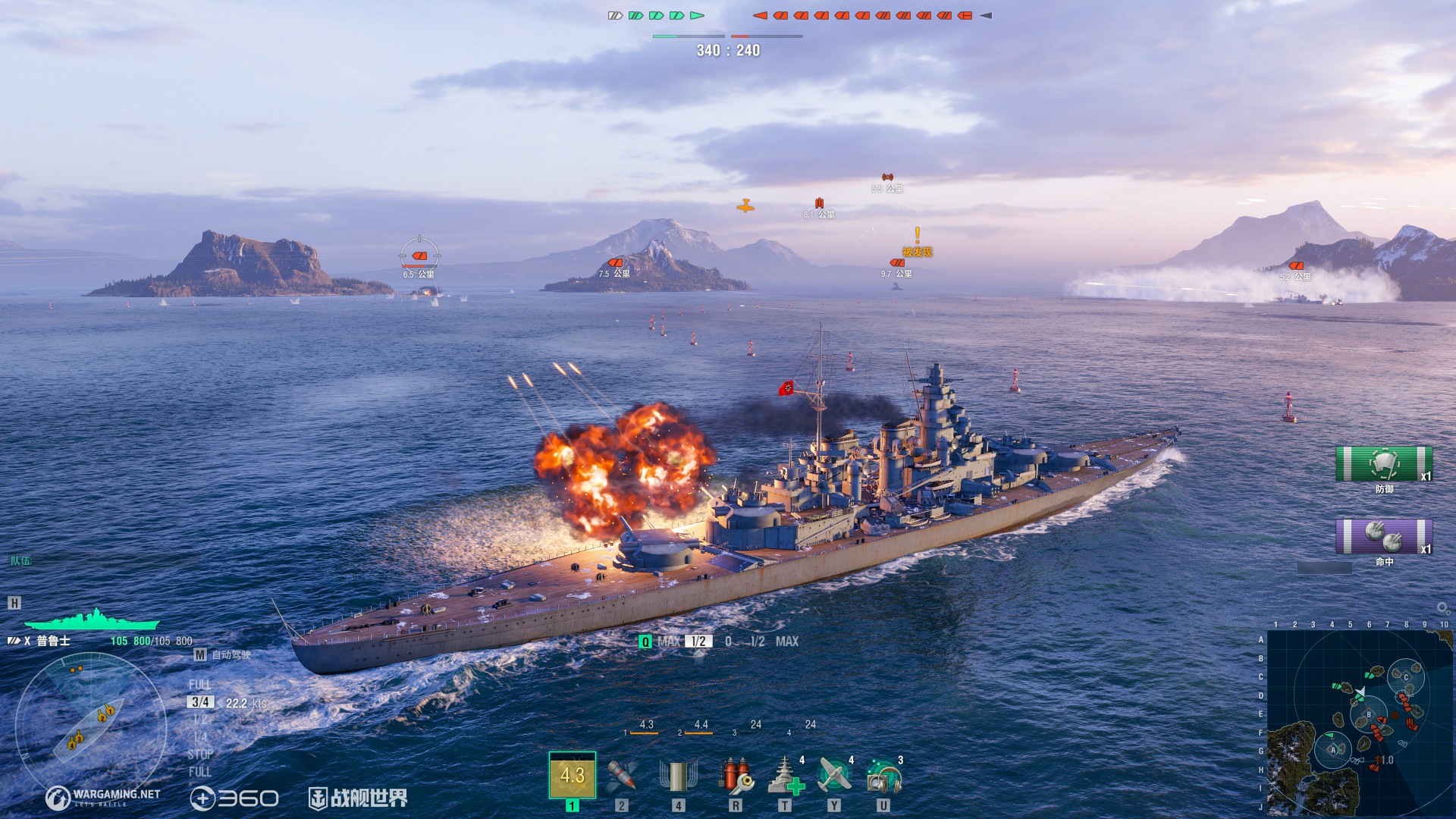Click the Prussia ship status silhouette
1456x819 pixels.
point(91,620)
